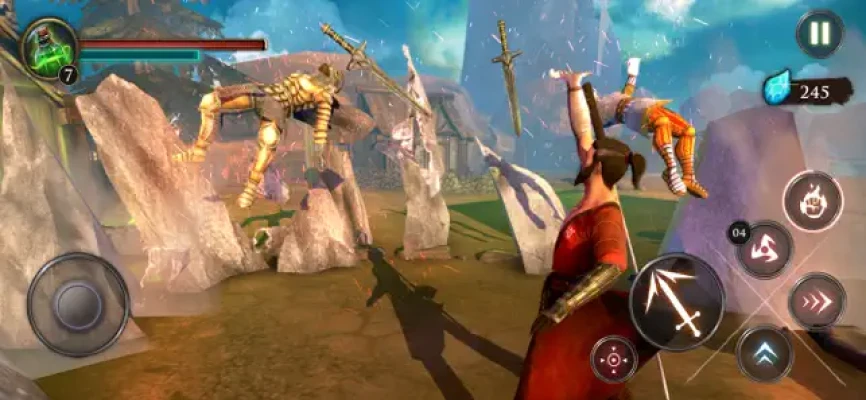Click the virtual movement joystick
This screenshot has width=866, height=400.
point(78,304)
